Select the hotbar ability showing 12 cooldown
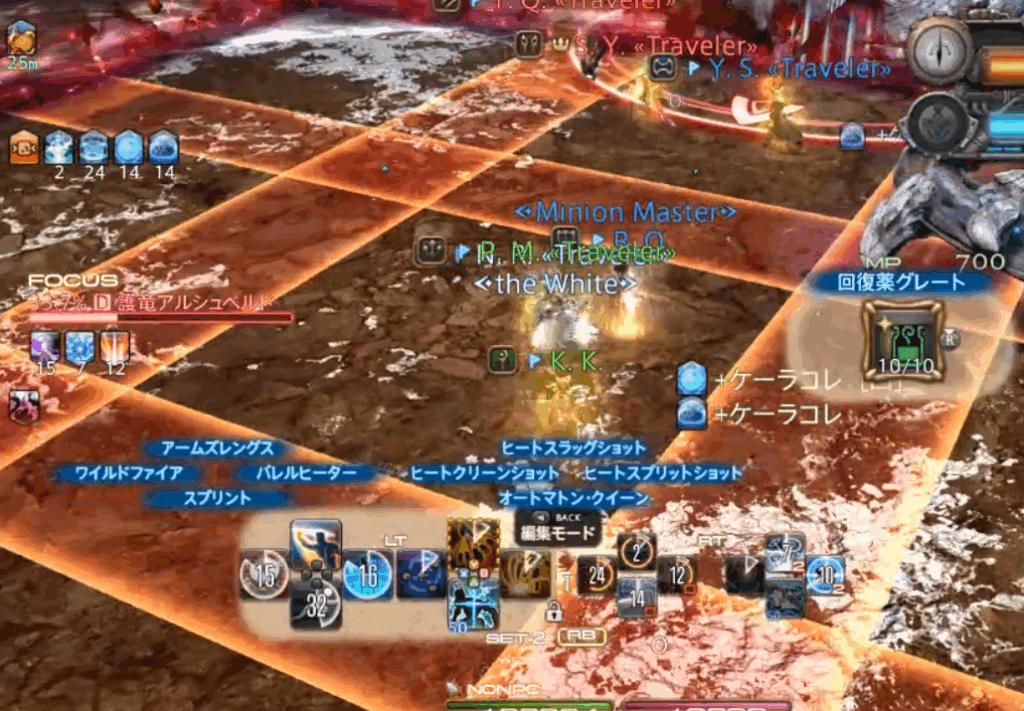This screenshot has height=711, width=1024. pos(678,575)
